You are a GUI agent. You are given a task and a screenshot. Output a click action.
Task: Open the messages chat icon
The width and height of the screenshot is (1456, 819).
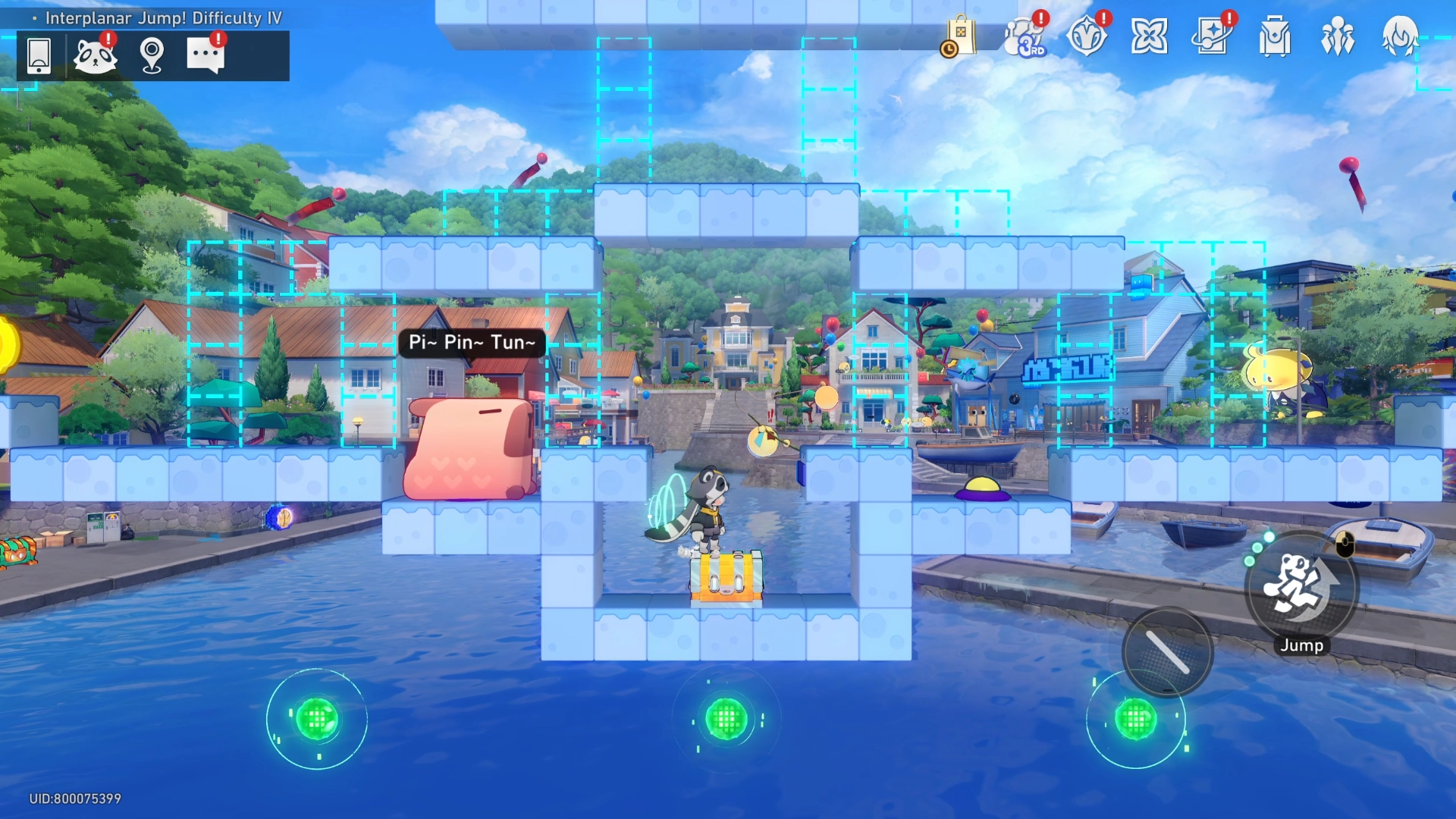(206, 55)
